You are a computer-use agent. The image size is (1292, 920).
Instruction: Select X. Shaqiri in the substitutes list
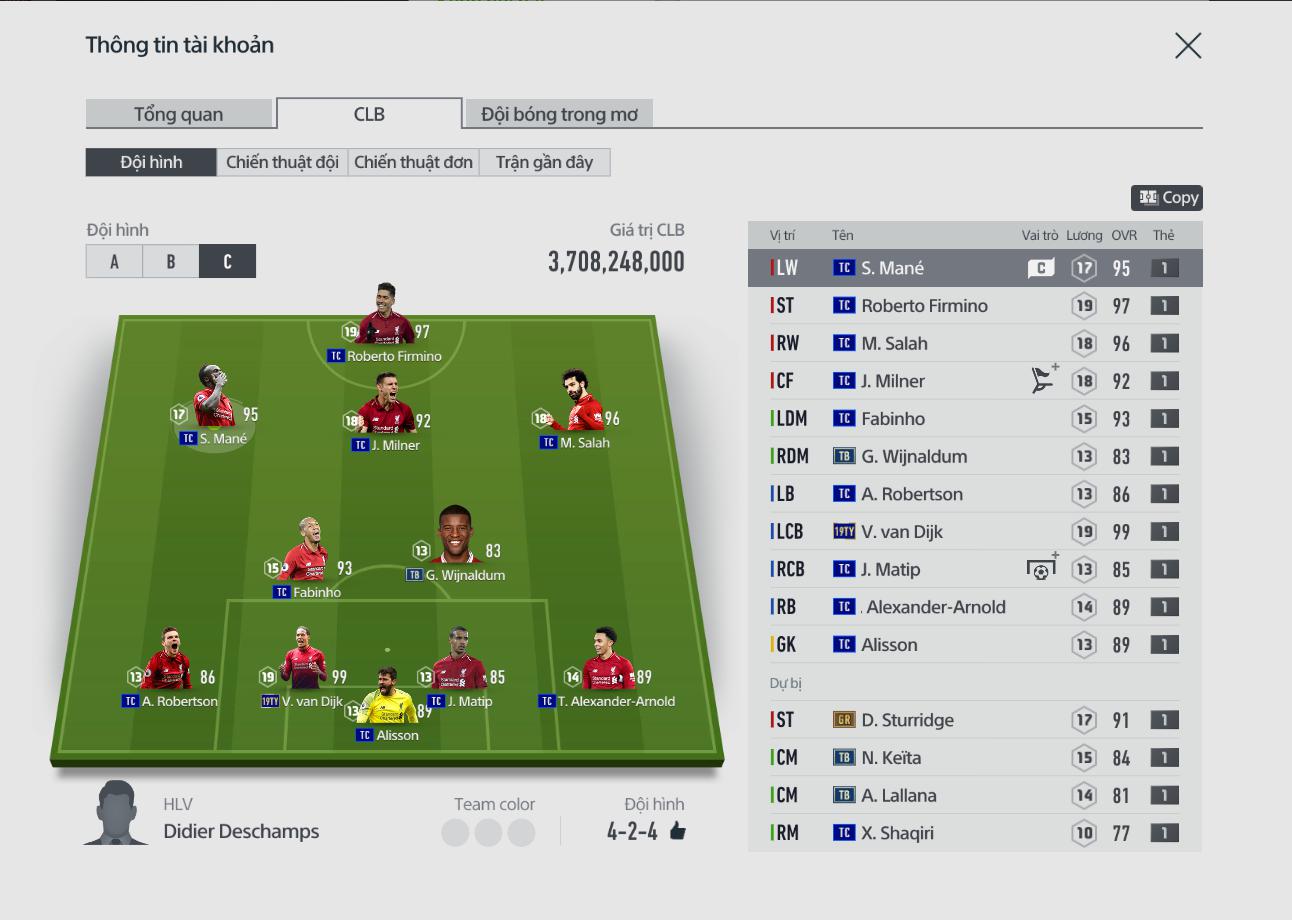[x=975, y=833]
